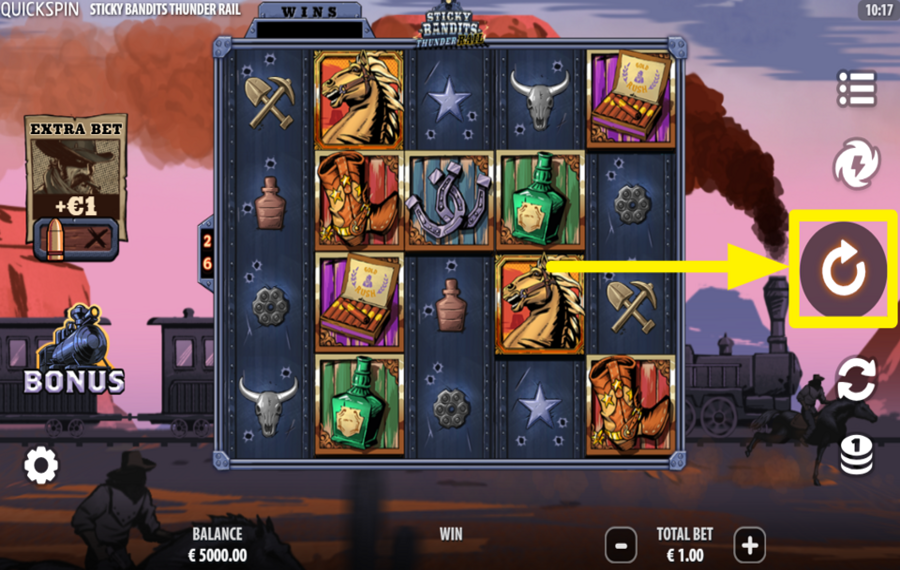Screen dimensions: 900x570
Task: Toggle the Extra Bet bullet switch
Action: (76, 238)
